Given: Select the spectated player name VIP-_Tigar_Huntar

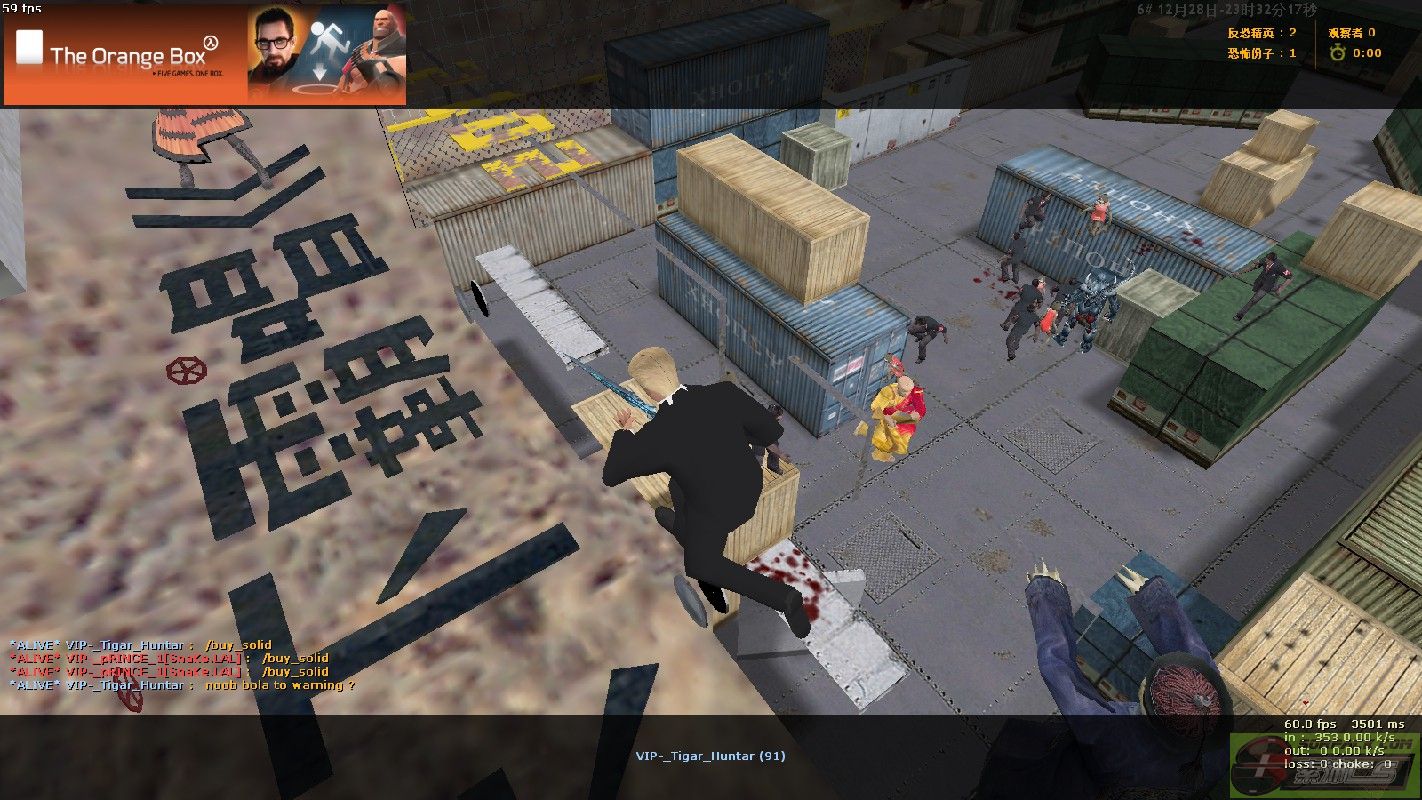Looking at the screenshot, I should (710, 756).
